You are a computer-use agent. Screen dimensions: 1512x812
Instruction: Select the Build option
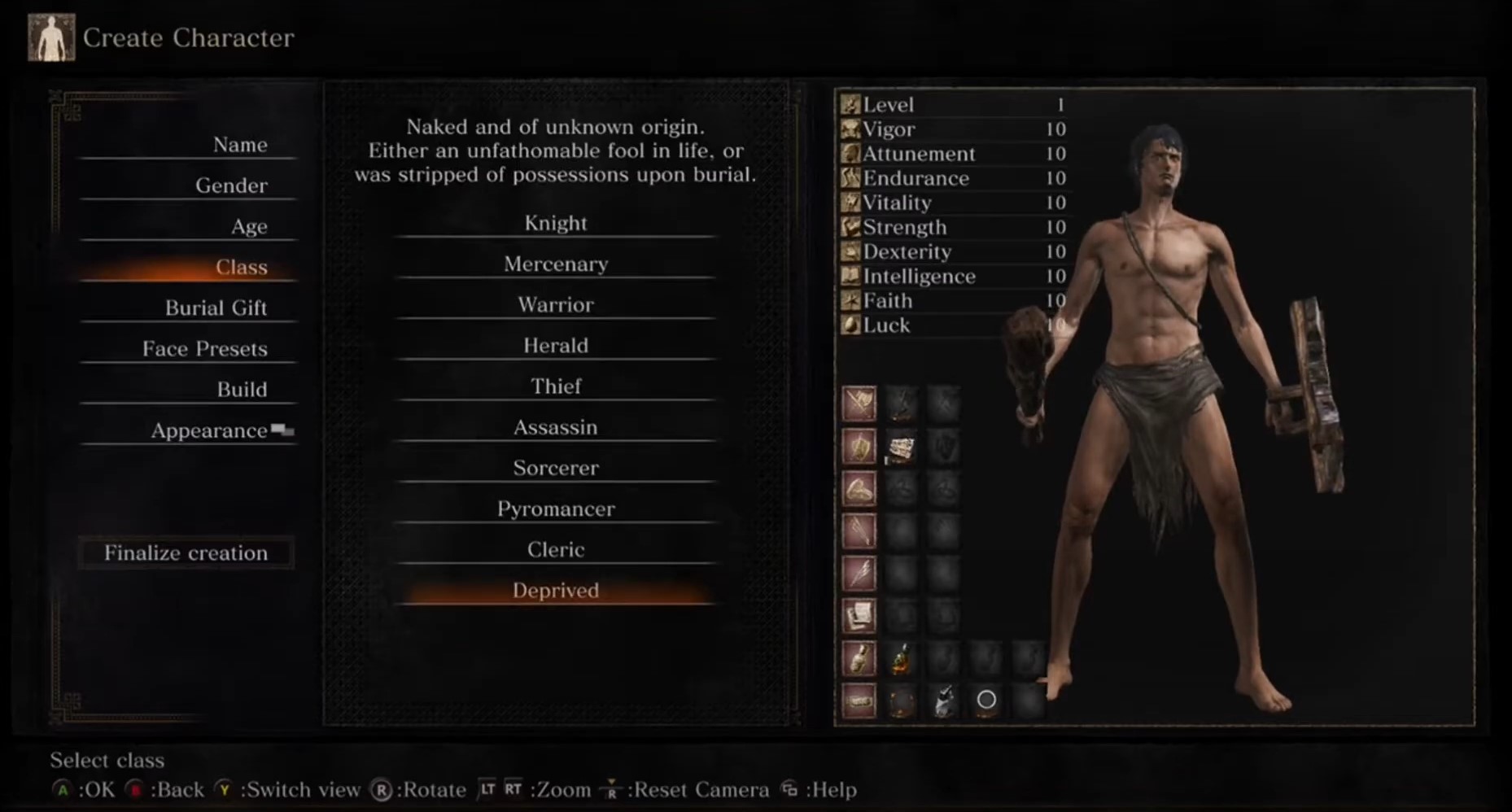[242, 389]
